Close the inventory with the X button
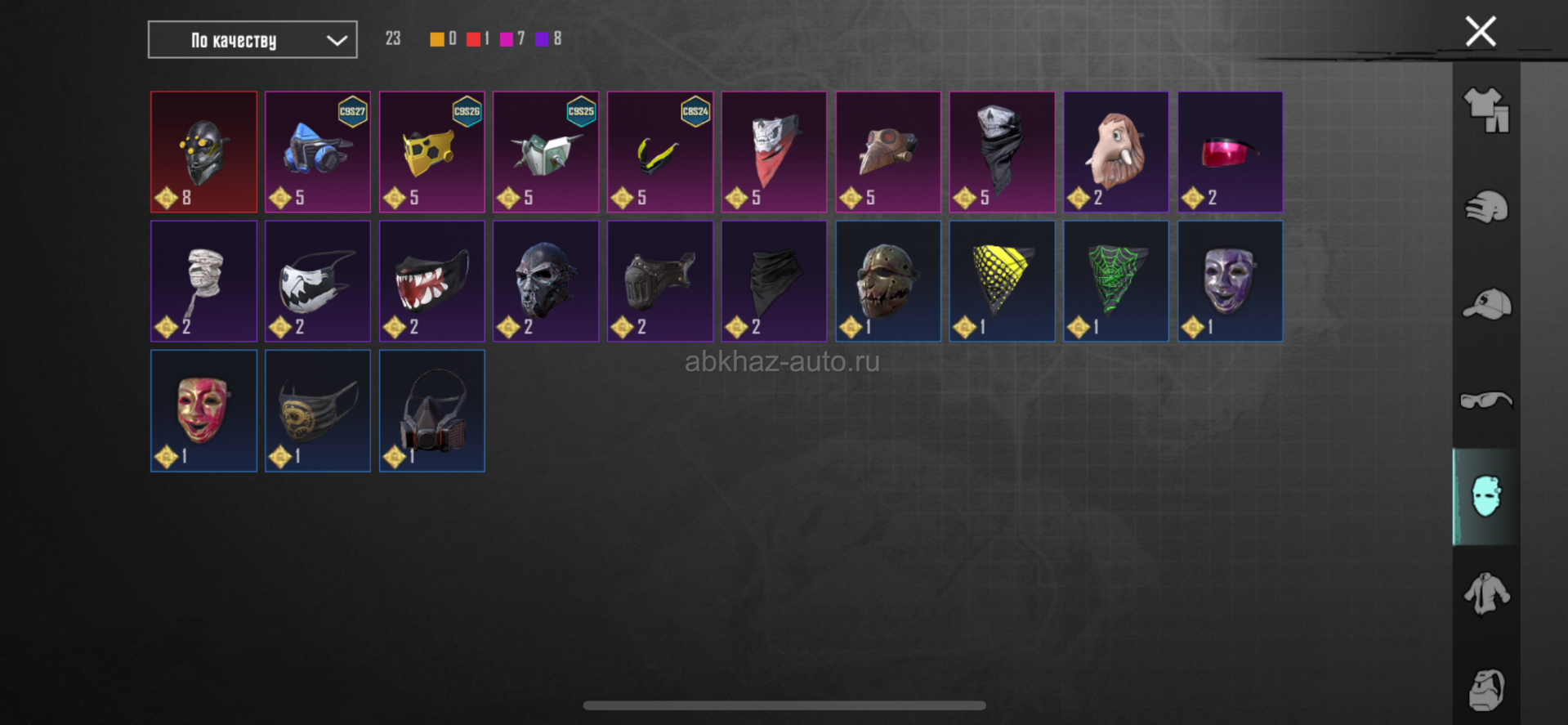The width and height of the screenshot is (1568, 725). (x=1480, y=32)
